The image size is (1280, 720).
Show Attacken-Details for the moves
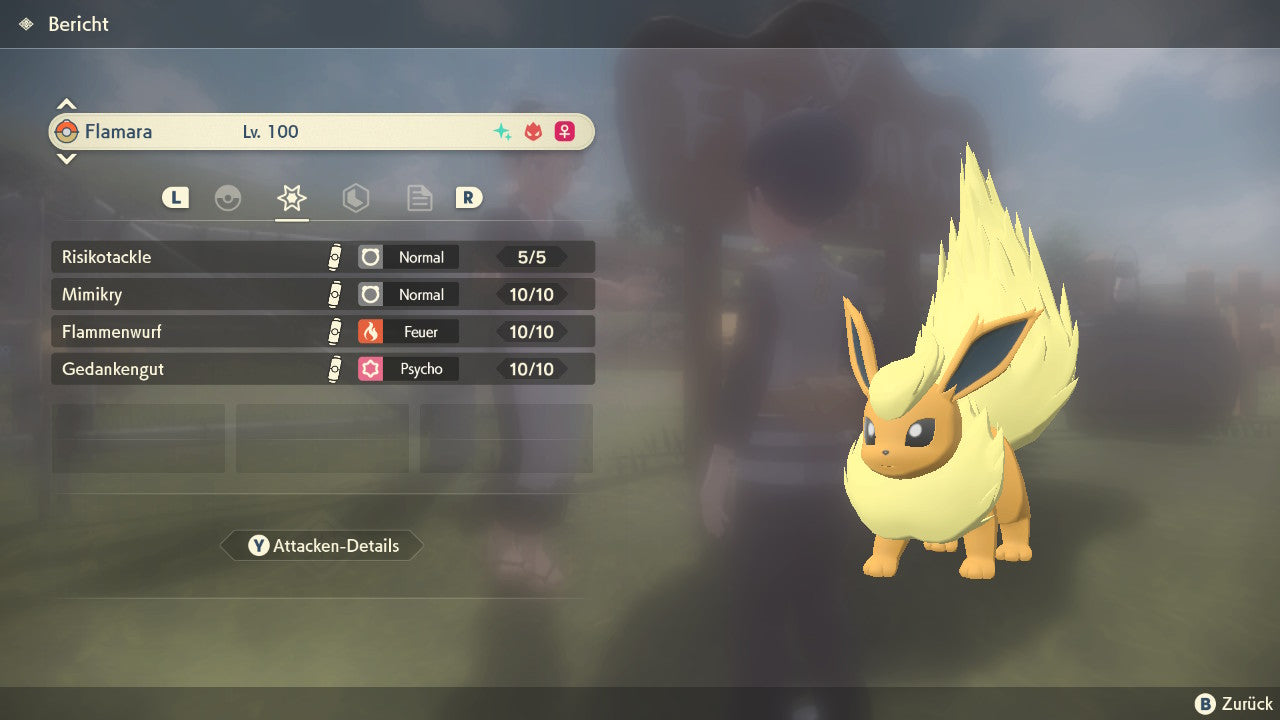pyautogui.click(x=322, y=546)
